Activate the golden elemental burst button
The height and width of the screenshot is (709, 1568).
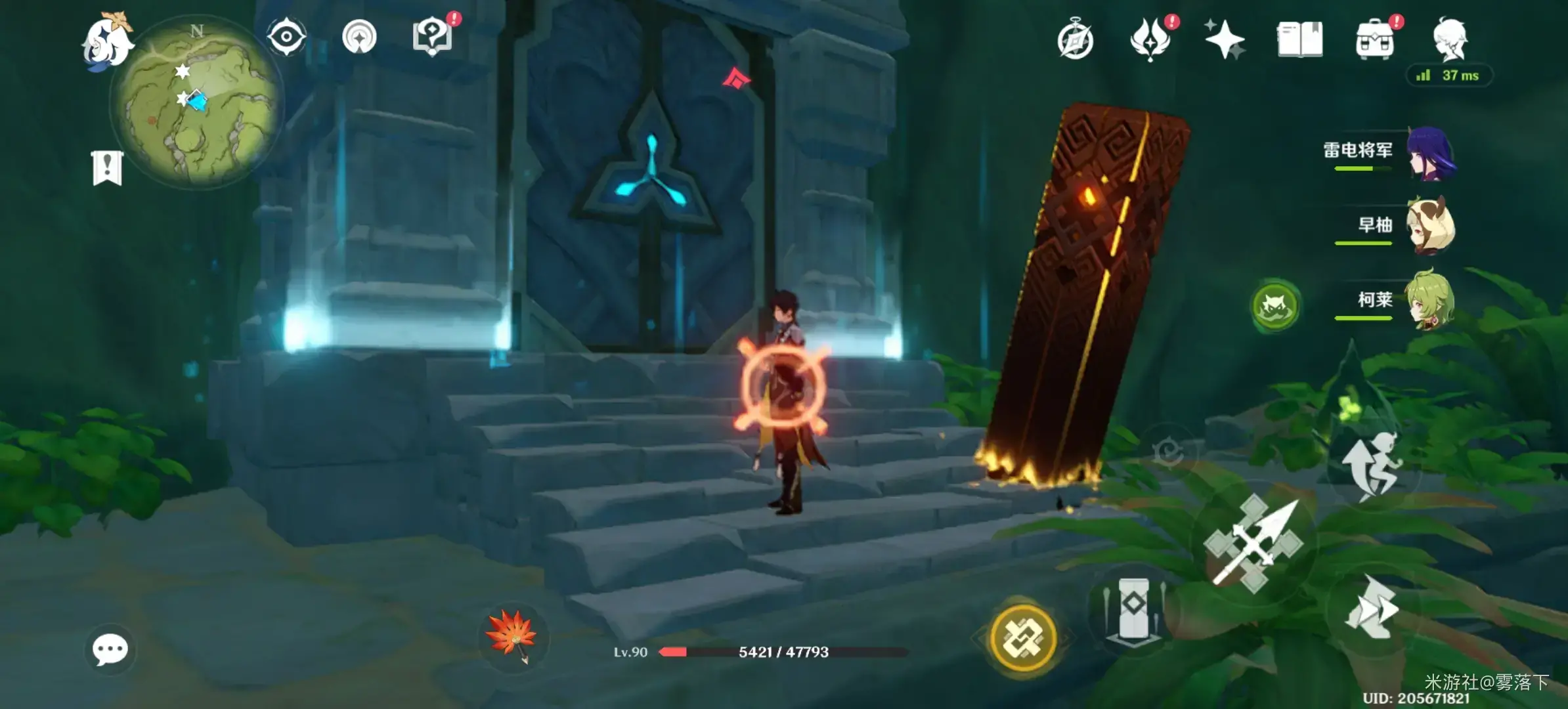[x=1022, y=637]
